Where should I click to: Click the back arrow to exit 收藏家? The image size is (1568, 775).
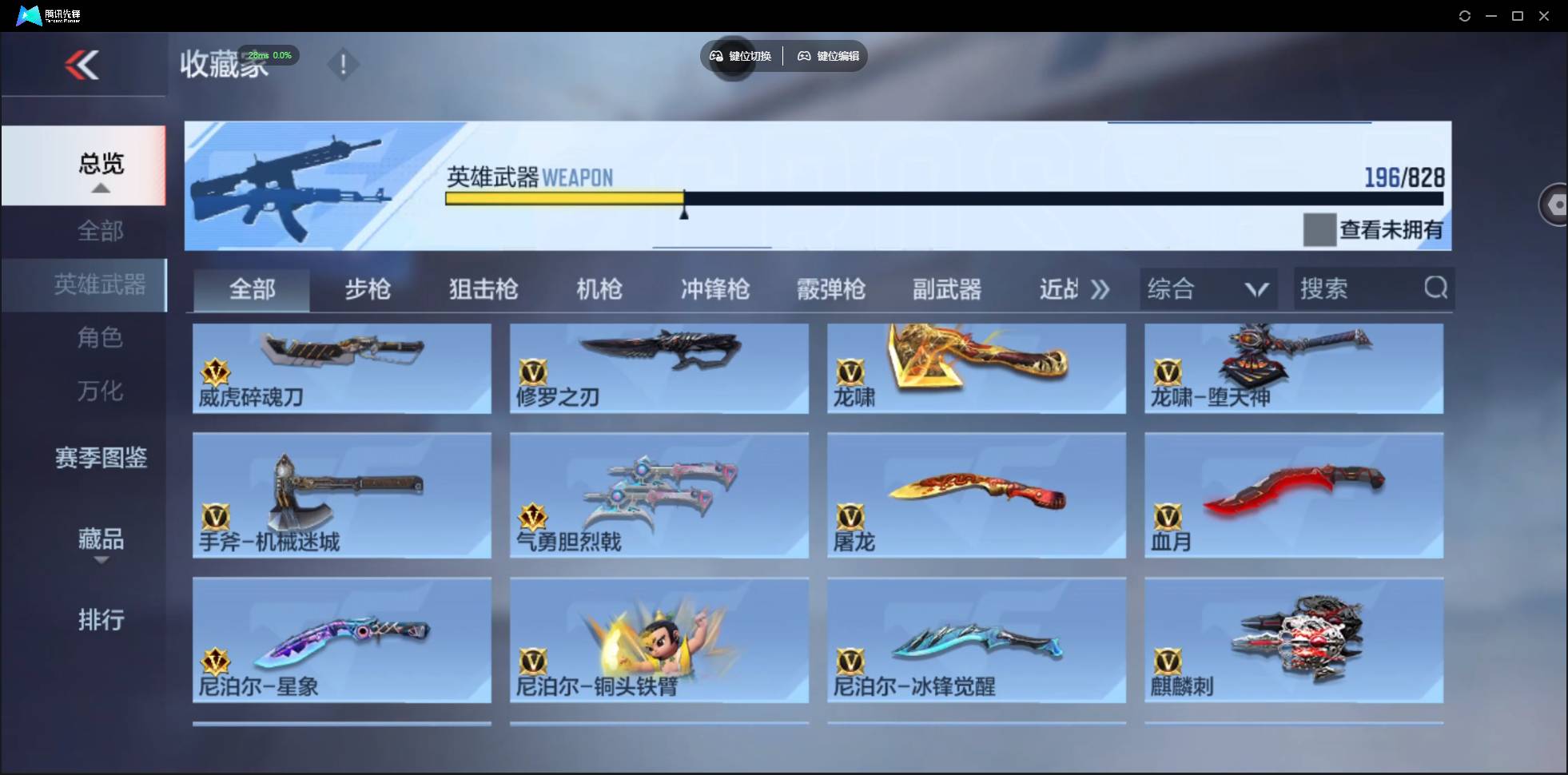83,65
